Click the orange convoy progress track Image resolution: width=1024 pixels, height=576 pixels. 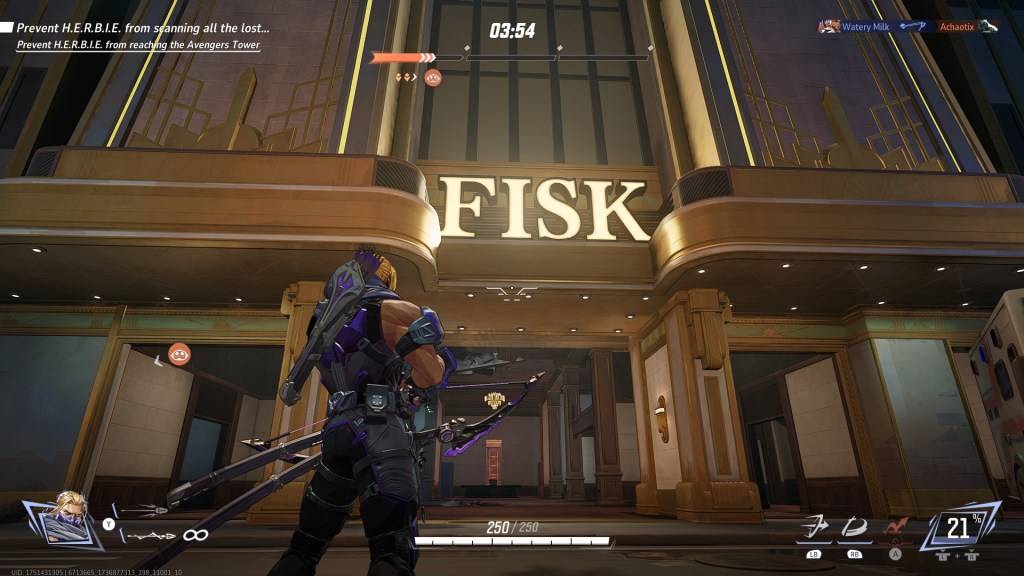point(402,58)
